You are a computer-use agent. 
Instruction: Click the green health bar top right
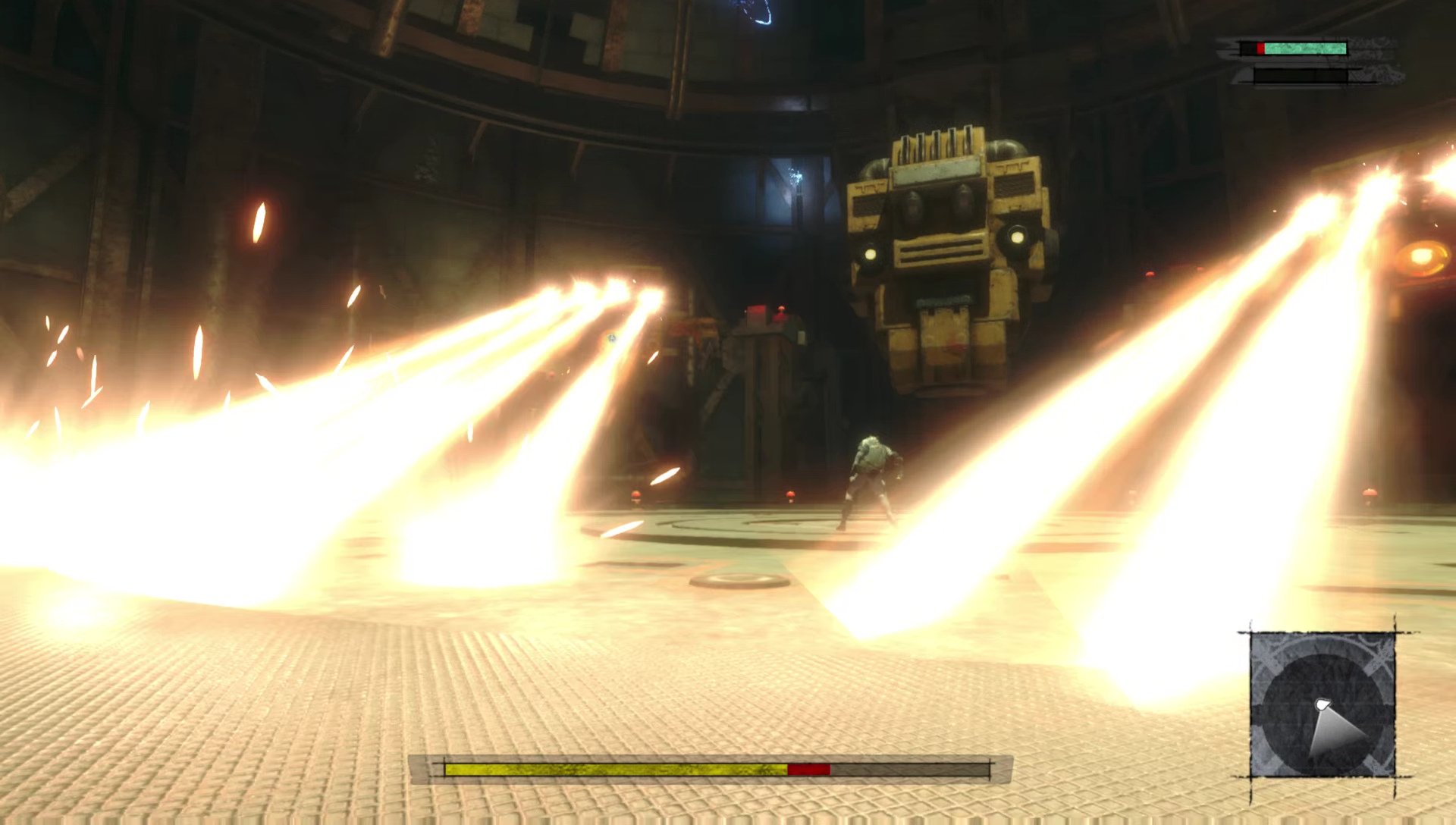[1304, 47]
